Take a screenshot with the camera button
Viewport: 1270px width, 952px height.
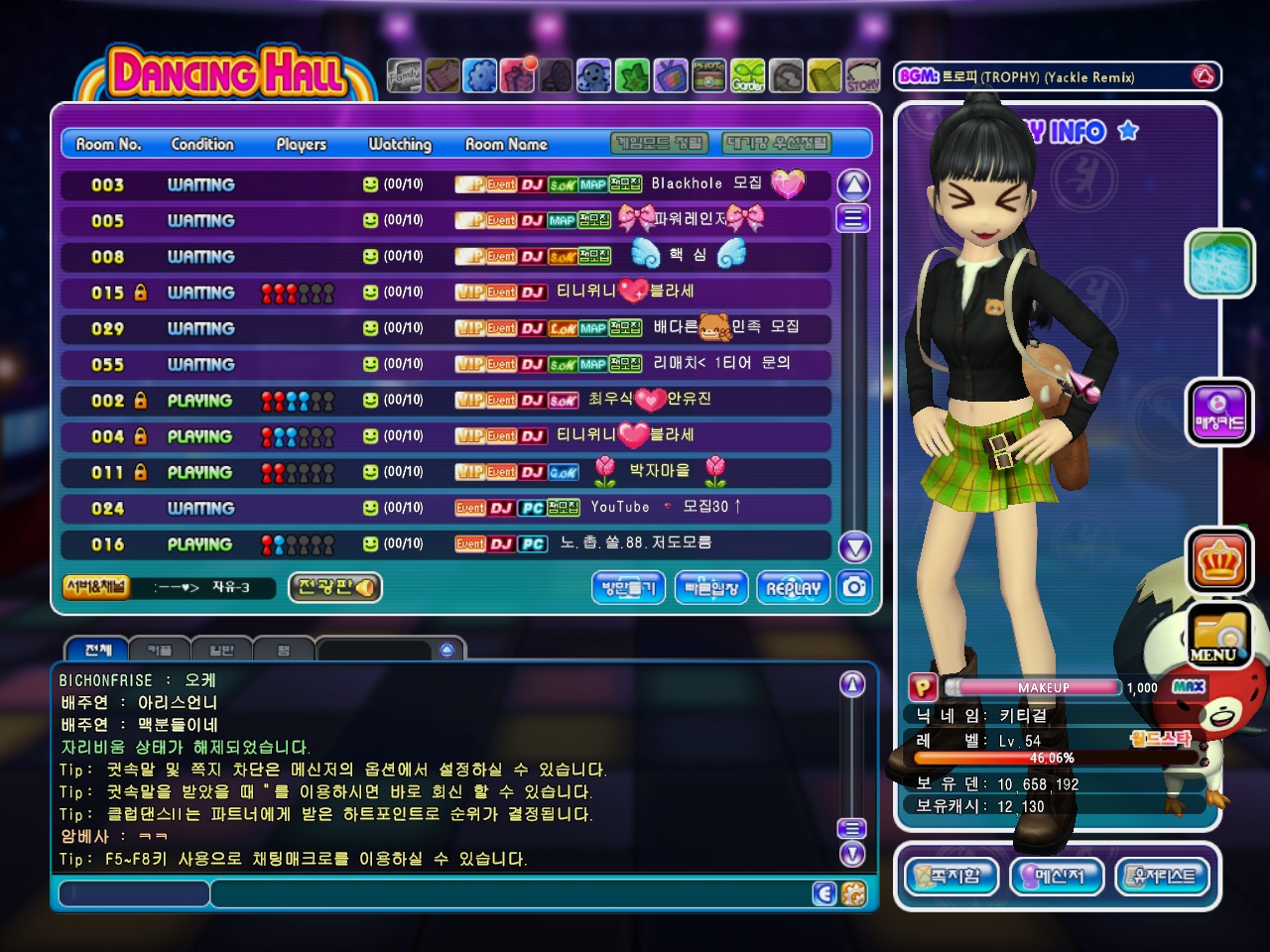click(x=854, y=587)
